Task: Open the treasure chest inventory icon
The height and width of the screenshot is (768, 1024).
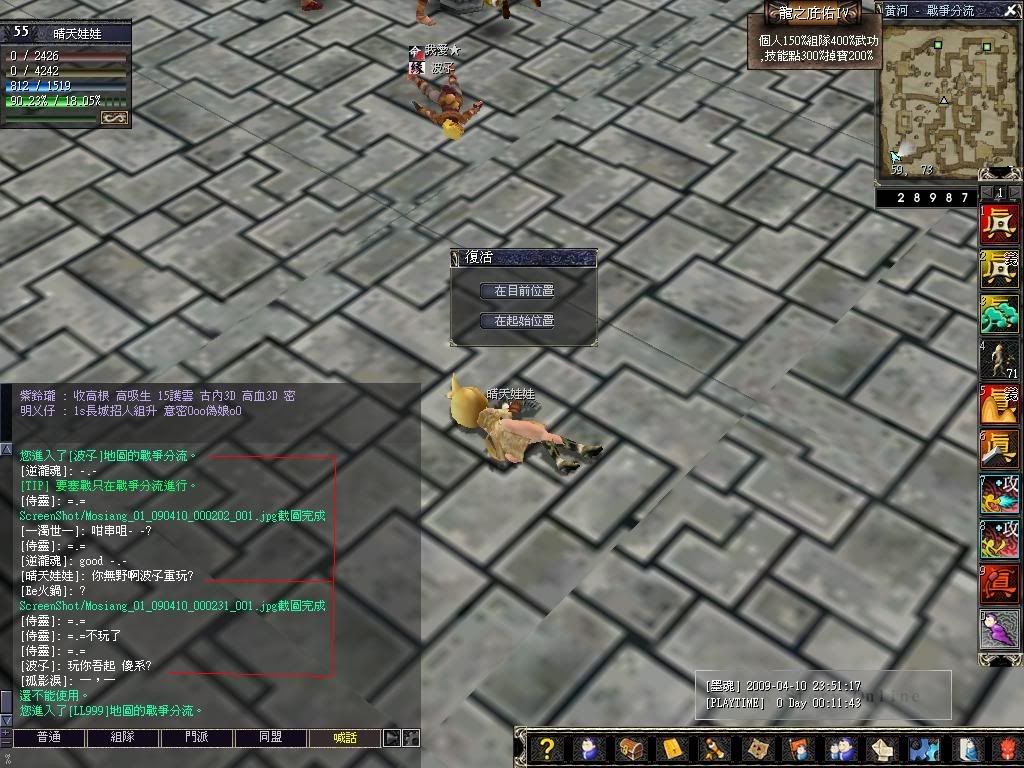Action: tap(631, 748)
